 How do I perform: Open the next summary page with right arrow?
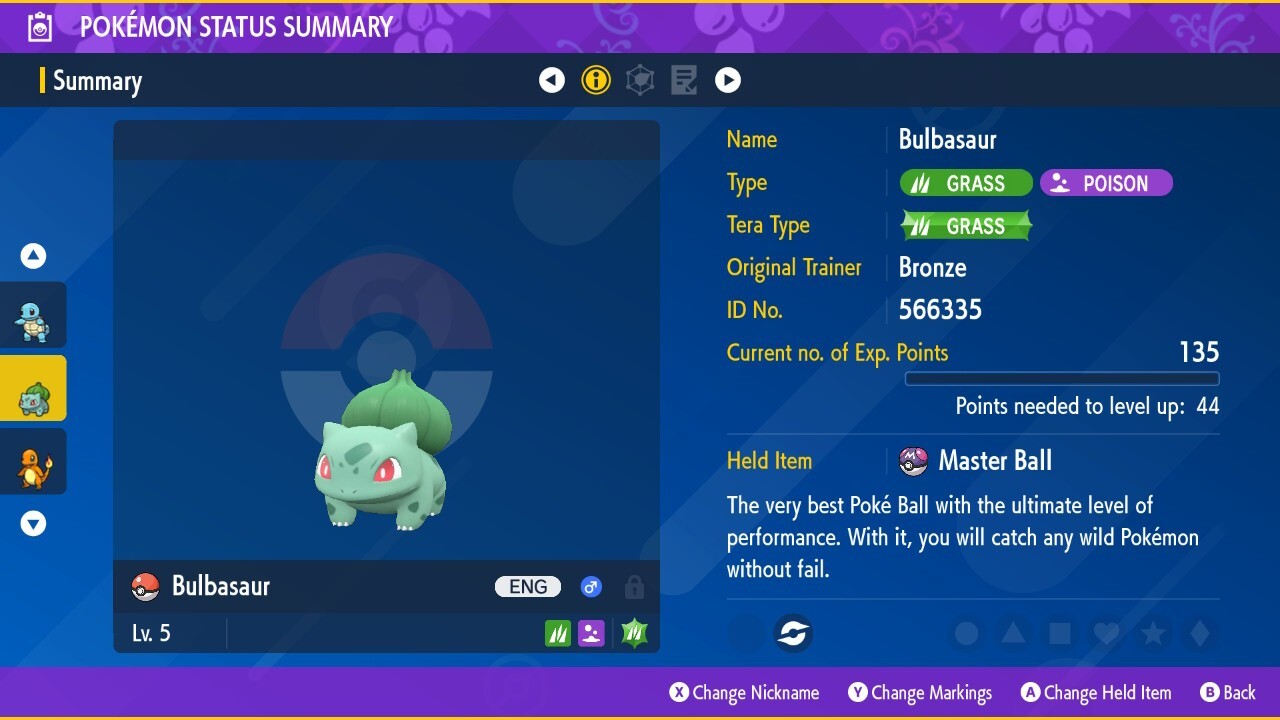(728, 80)
